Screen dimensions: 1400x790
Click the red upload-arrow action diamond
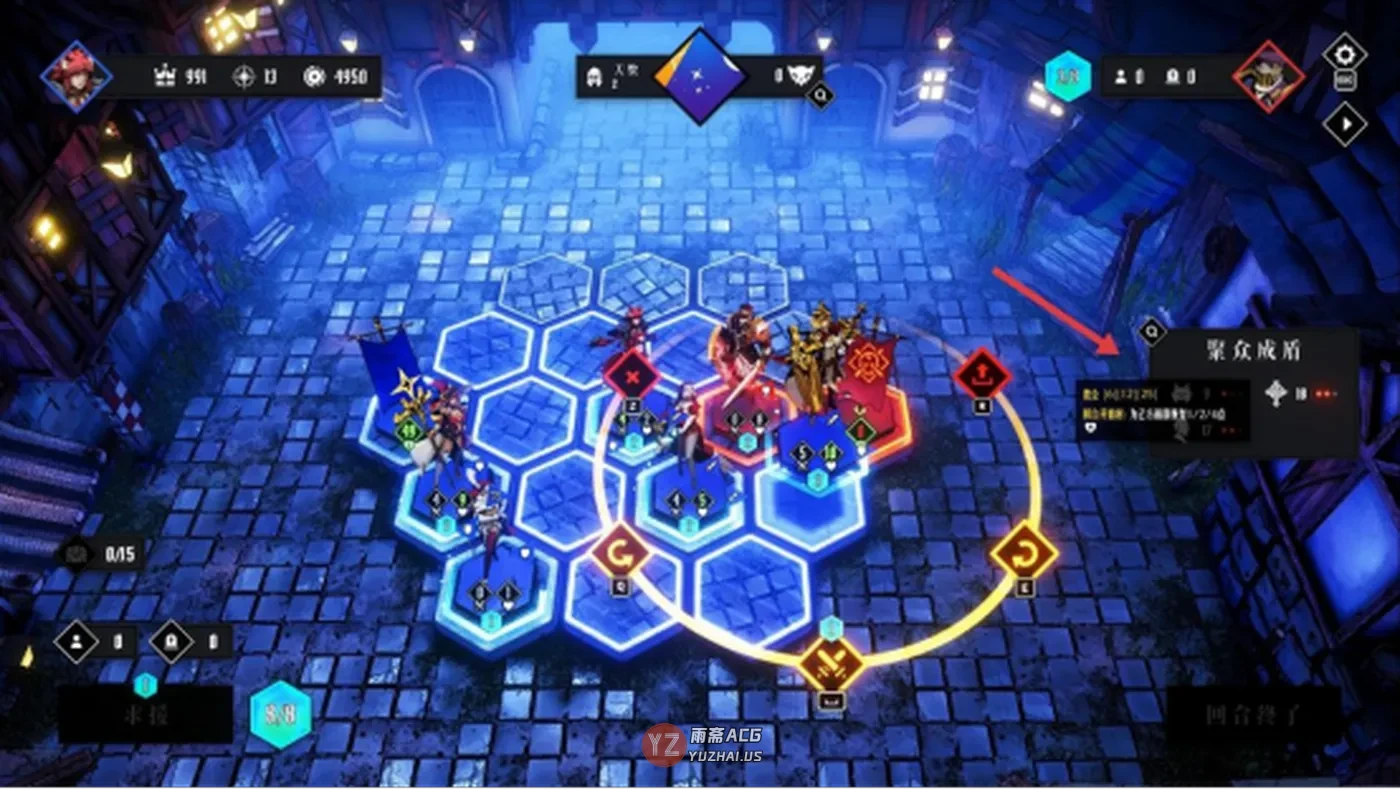click(x=982, y=374)
